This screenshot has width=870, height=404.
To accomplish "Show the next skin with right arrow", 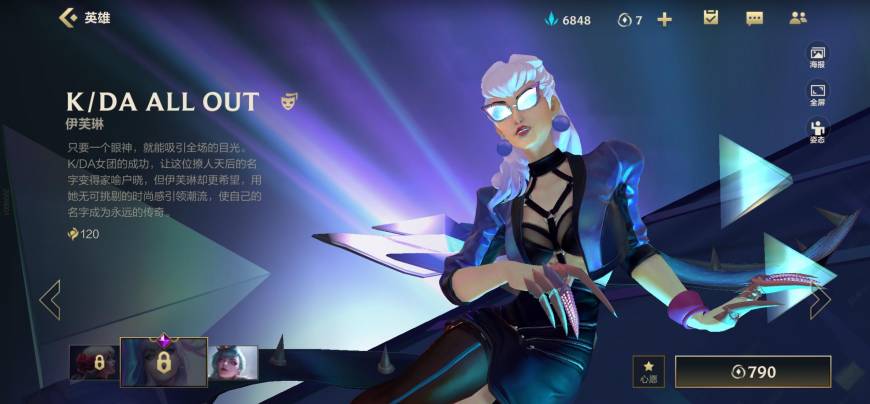I will coord(820,299).
